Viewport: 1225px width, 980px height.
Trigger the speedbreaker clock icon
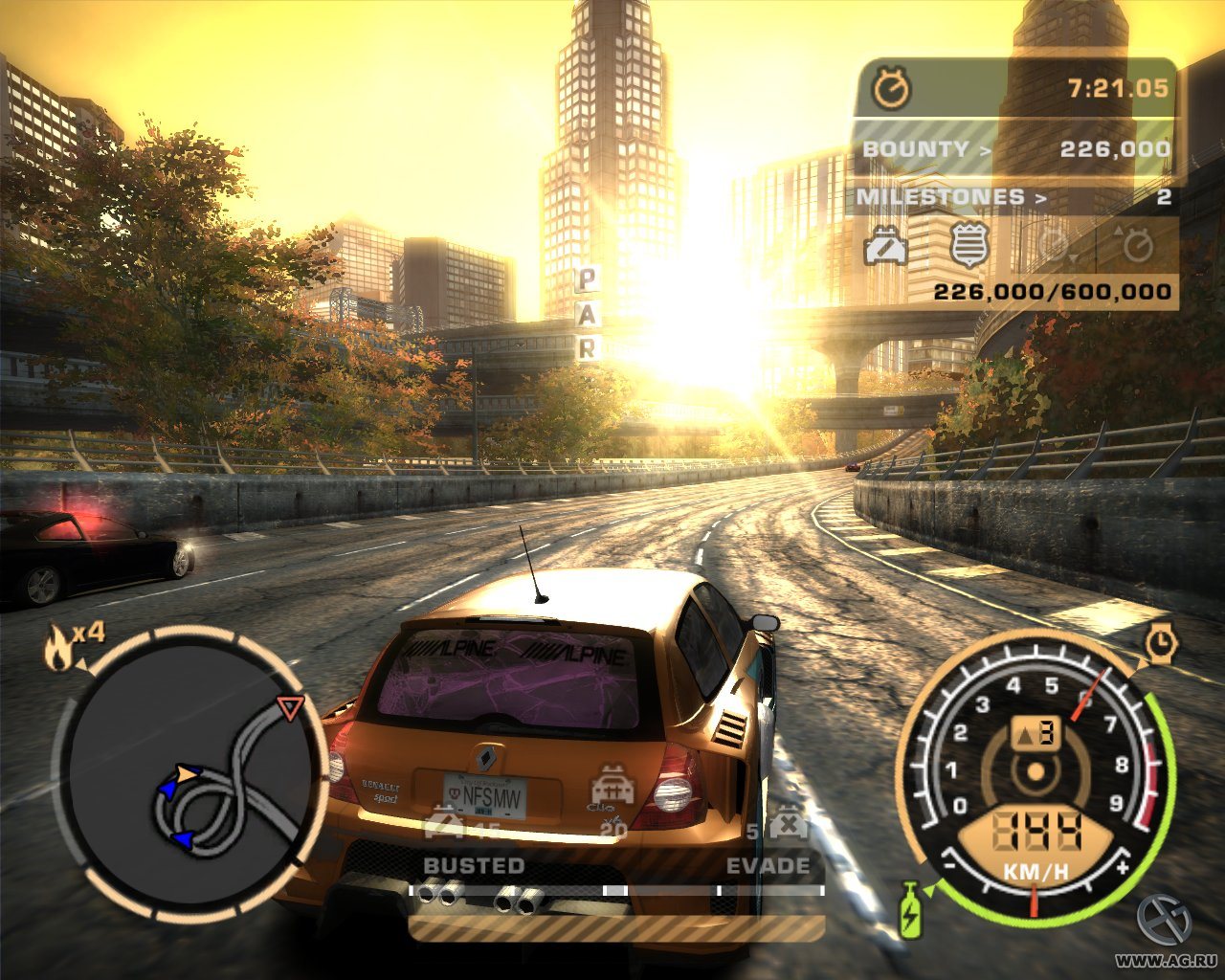[x=1161, y=644]
